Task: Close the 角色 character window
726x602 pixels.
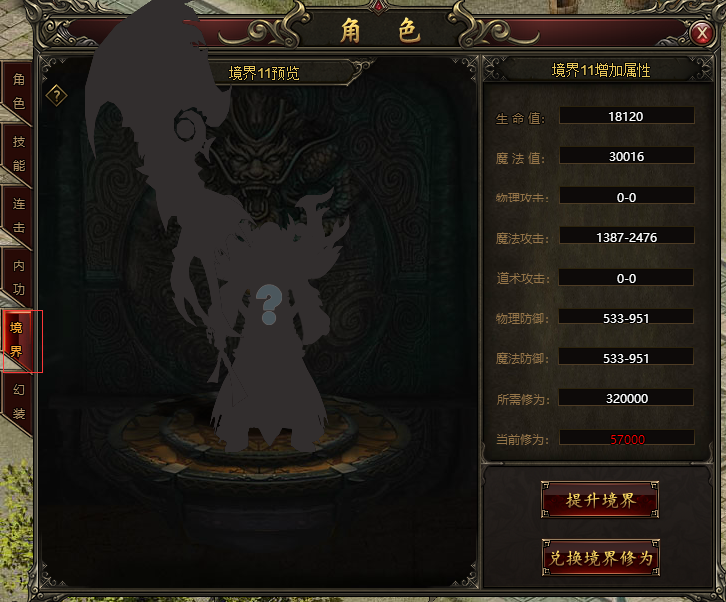Action: (x=701, y=34)
